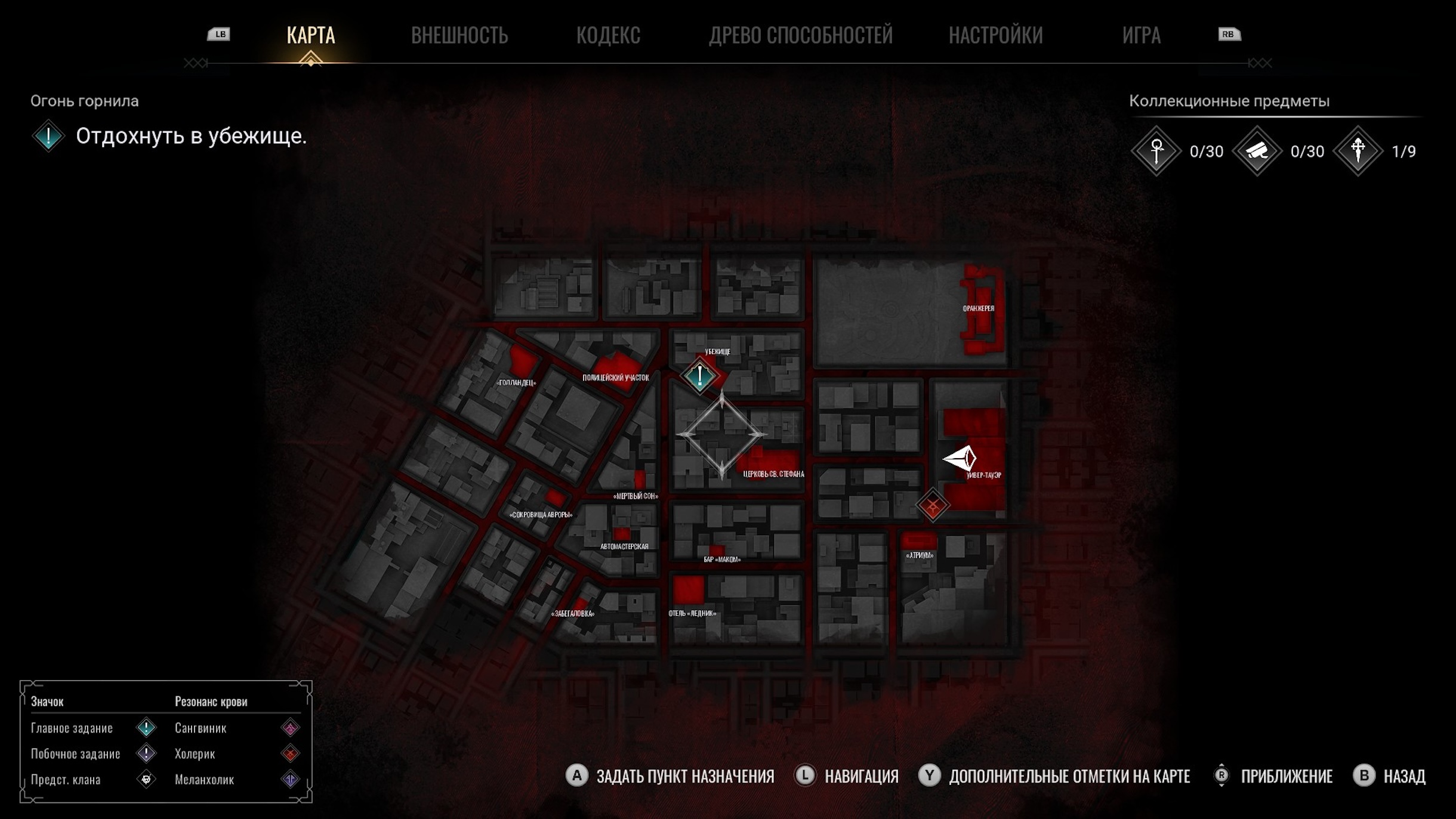Open the Внешность tab
1456x819 pixels.
click(459, 35)
